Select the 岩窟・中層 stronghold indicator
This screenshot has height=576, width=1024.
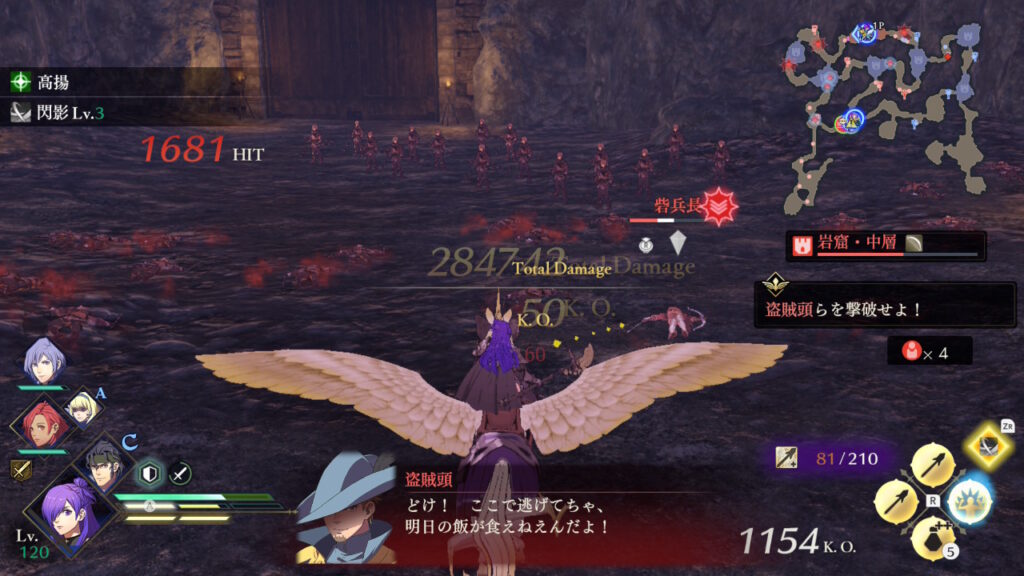click(885, 246)
